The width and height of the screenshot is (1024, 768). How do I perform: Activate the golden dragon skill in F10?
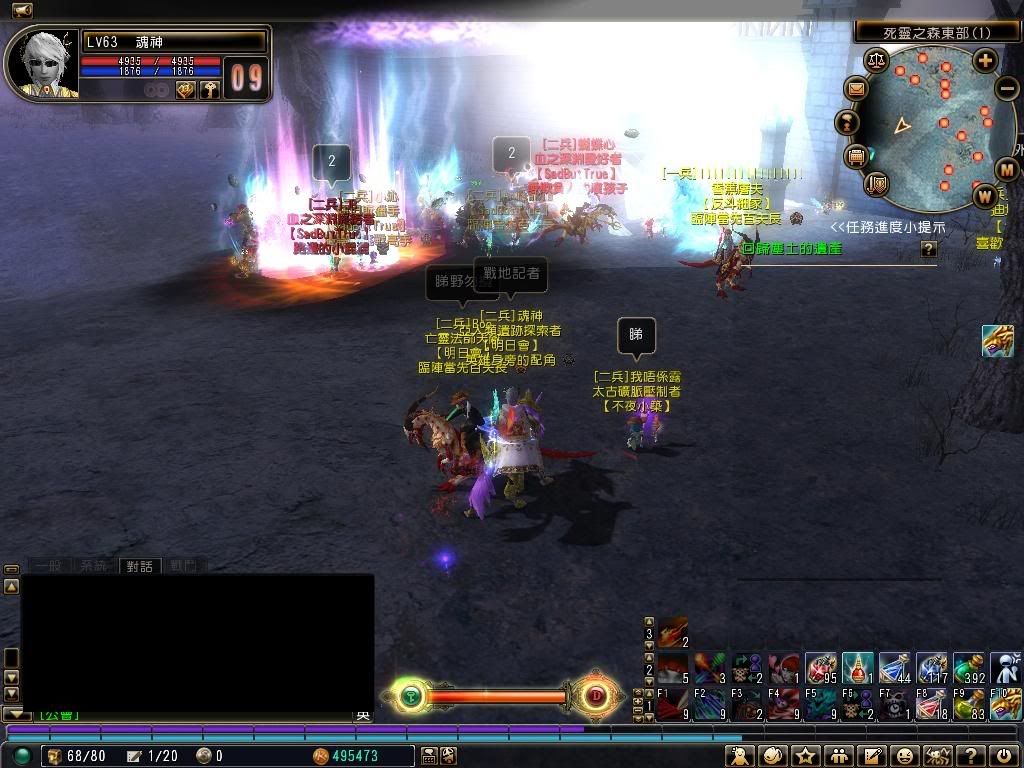[1006, 703]
